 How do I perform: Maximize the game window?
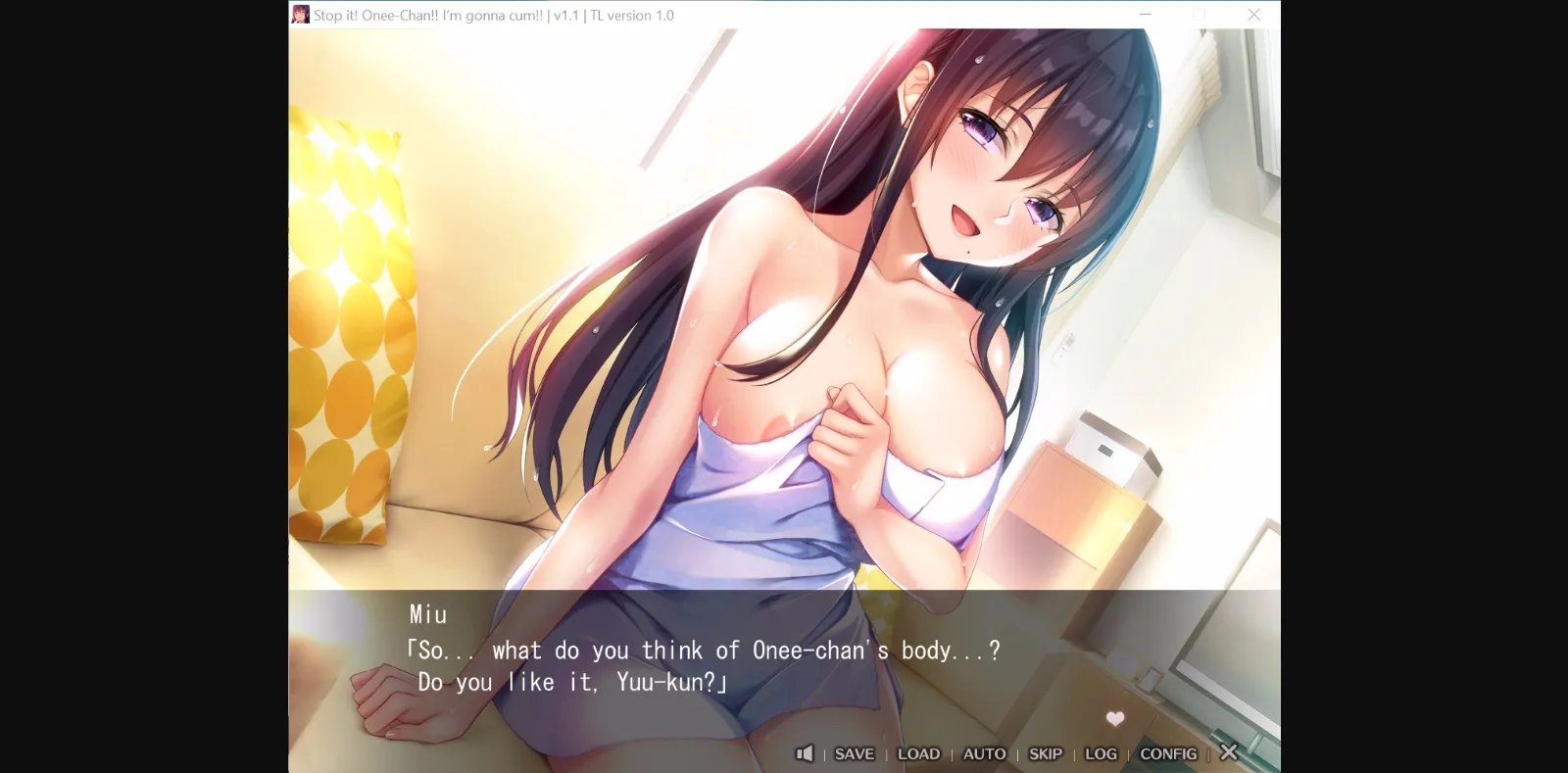tap(1200, 15)
